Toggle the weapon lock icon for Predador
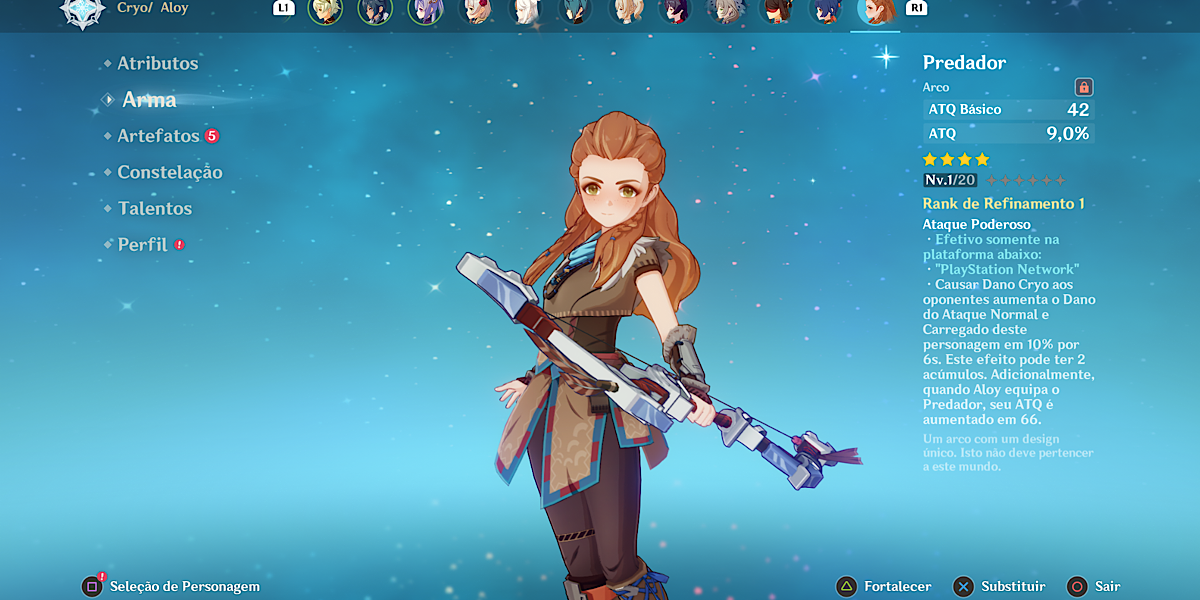The image size is (1200, 600). click(x=1083, y=87)
